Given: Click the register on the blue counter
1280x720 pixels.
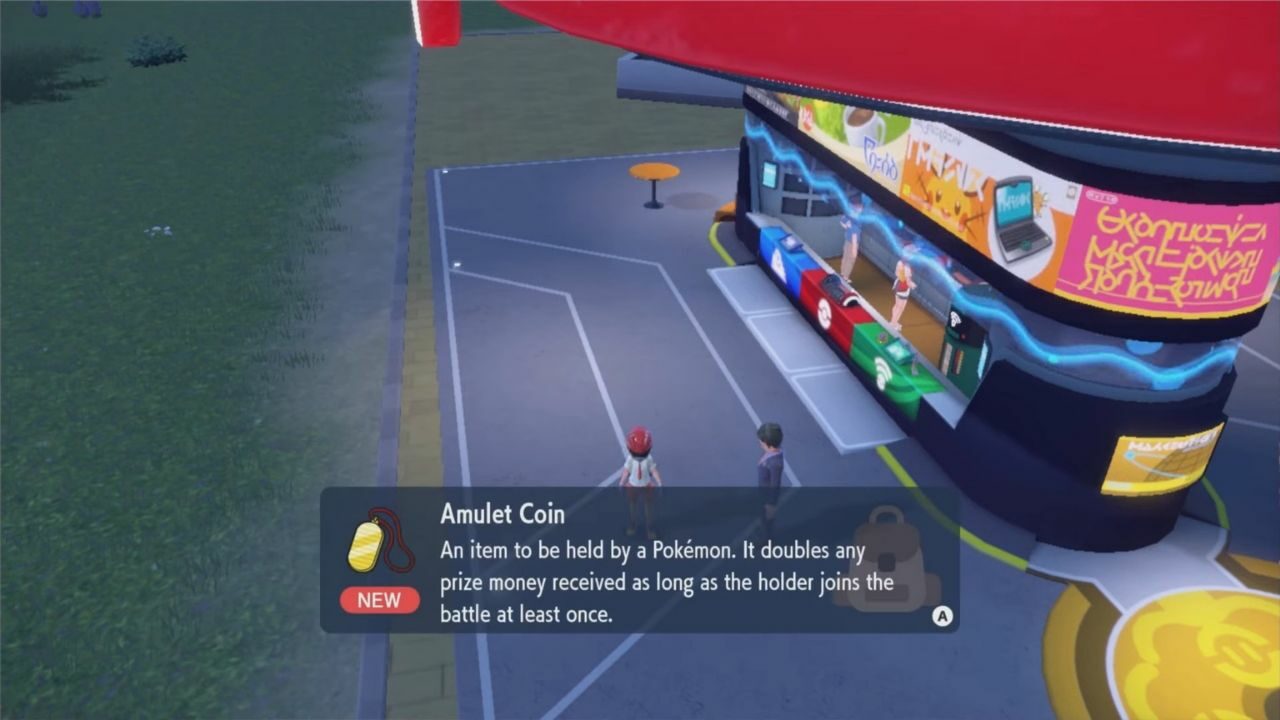Looking at the screenshot, I should coord(789,243).
